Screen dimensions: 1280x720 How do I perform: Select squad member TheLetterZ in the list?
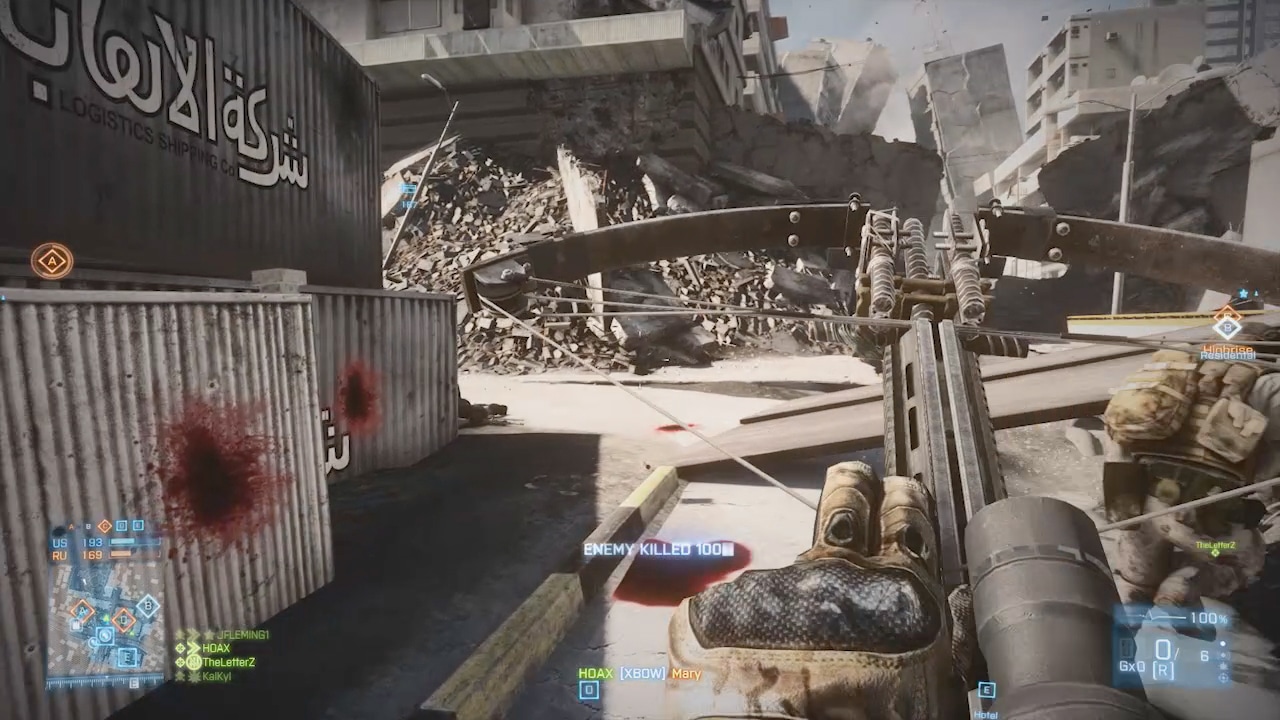(228, 662)
